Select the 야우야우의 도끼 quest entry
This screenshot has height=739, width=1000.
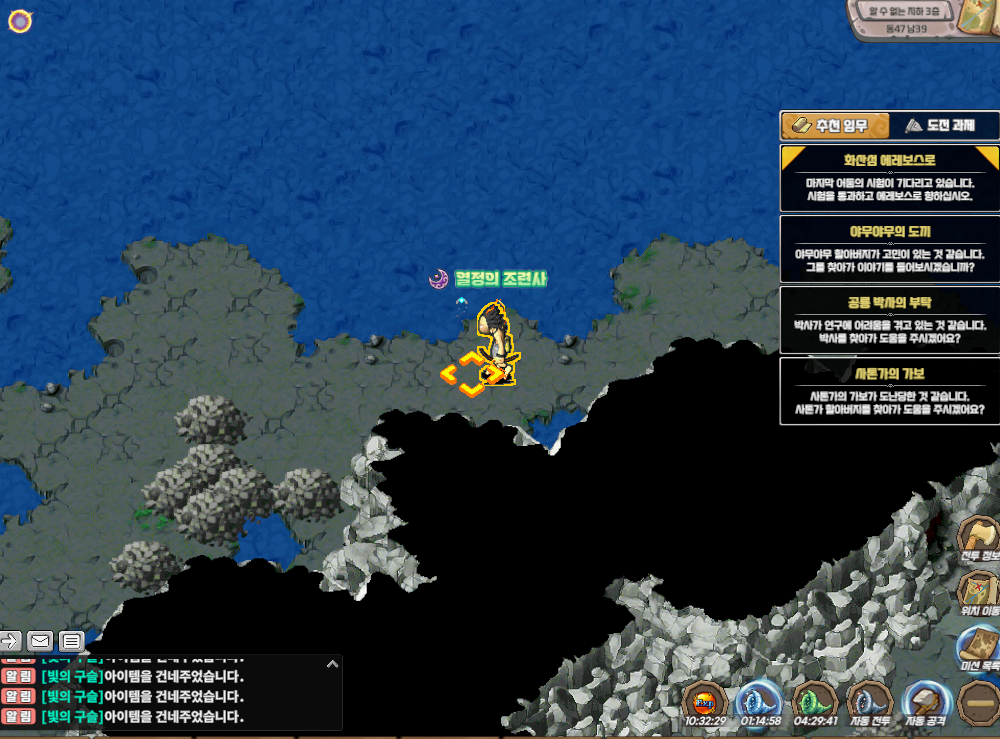(x=889, y=248)
